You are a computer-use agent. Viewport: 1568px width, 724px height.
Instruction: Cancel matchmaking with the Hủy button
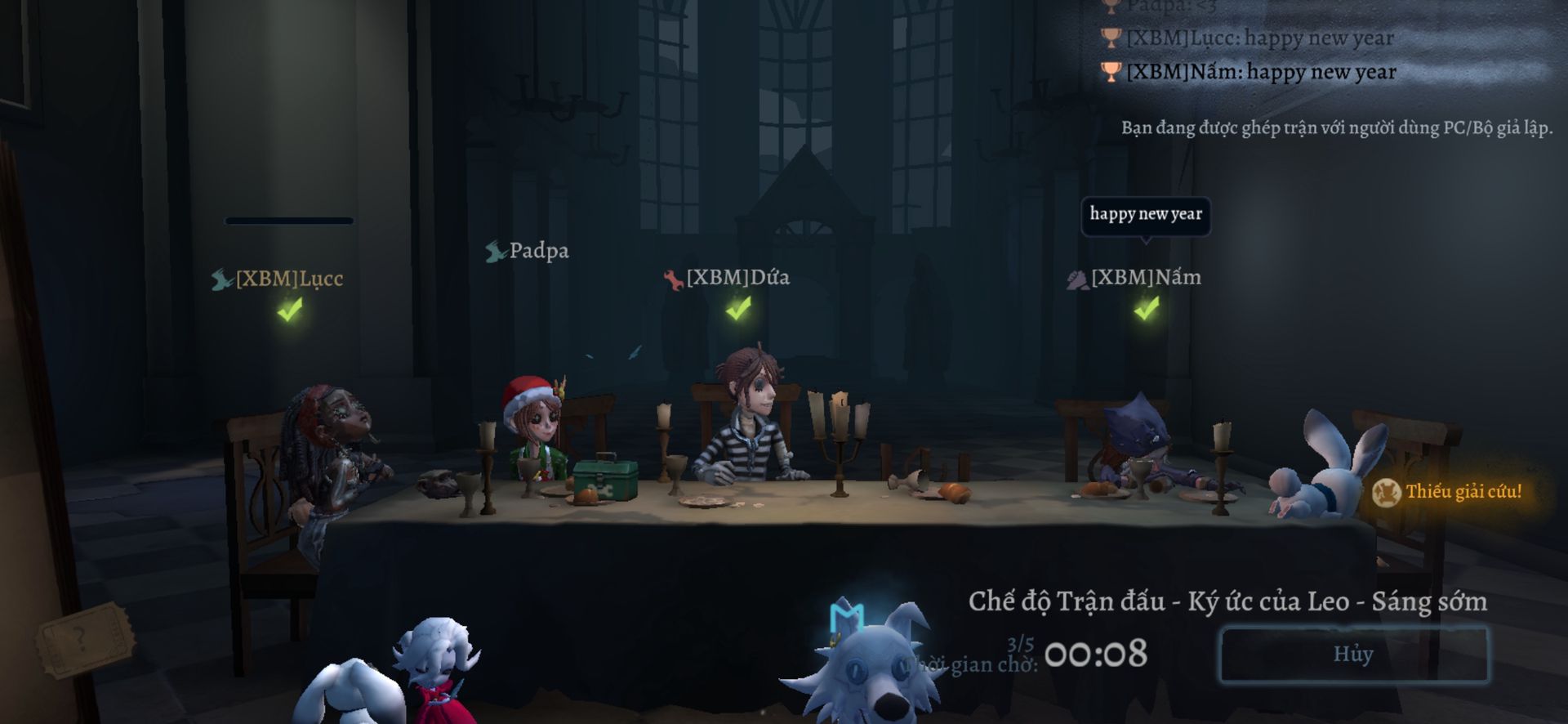pyautogui.click(x=1353, y=654)
